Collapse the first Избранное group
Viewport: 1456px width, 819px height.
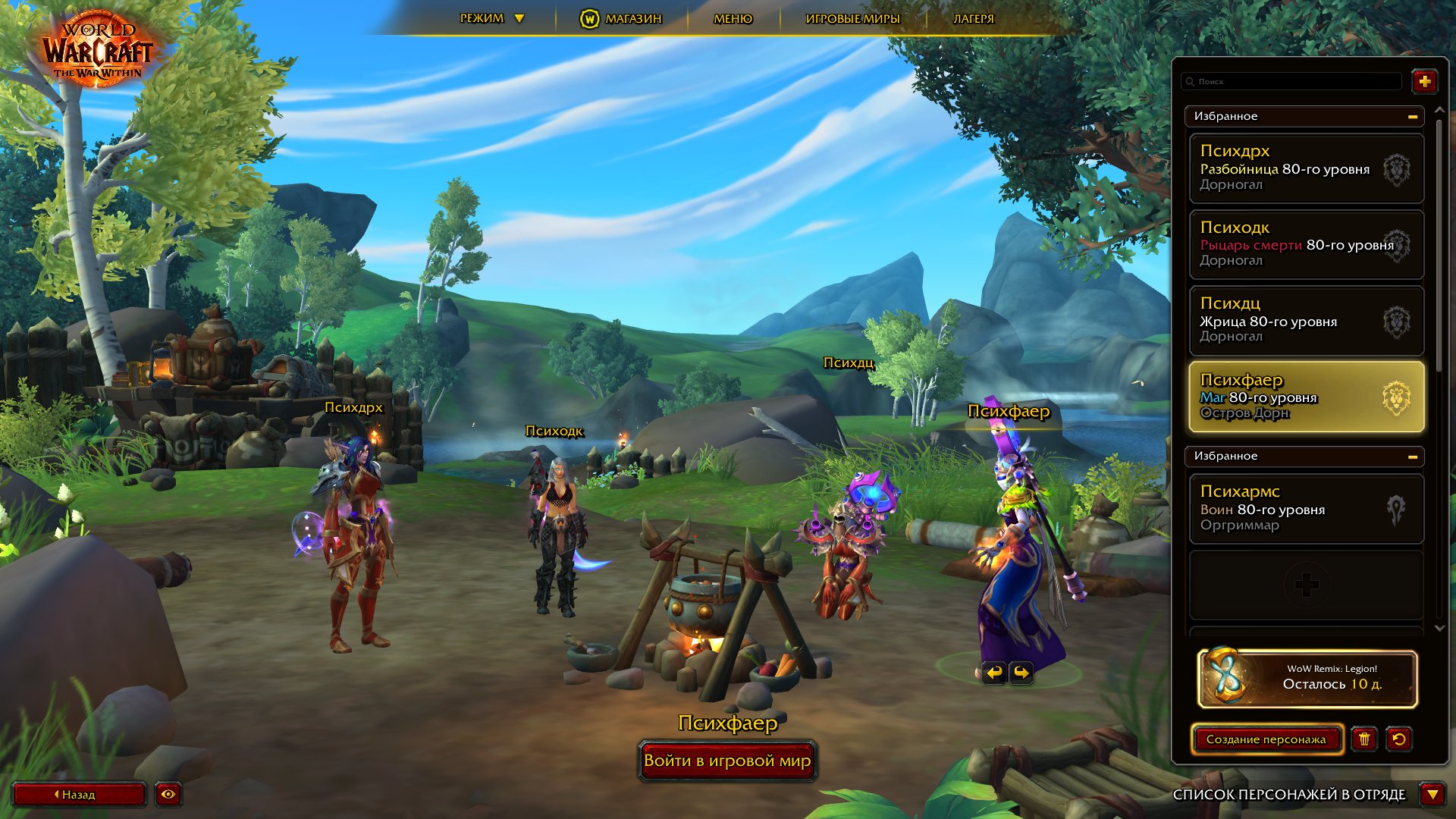(x=1412, y=117)
